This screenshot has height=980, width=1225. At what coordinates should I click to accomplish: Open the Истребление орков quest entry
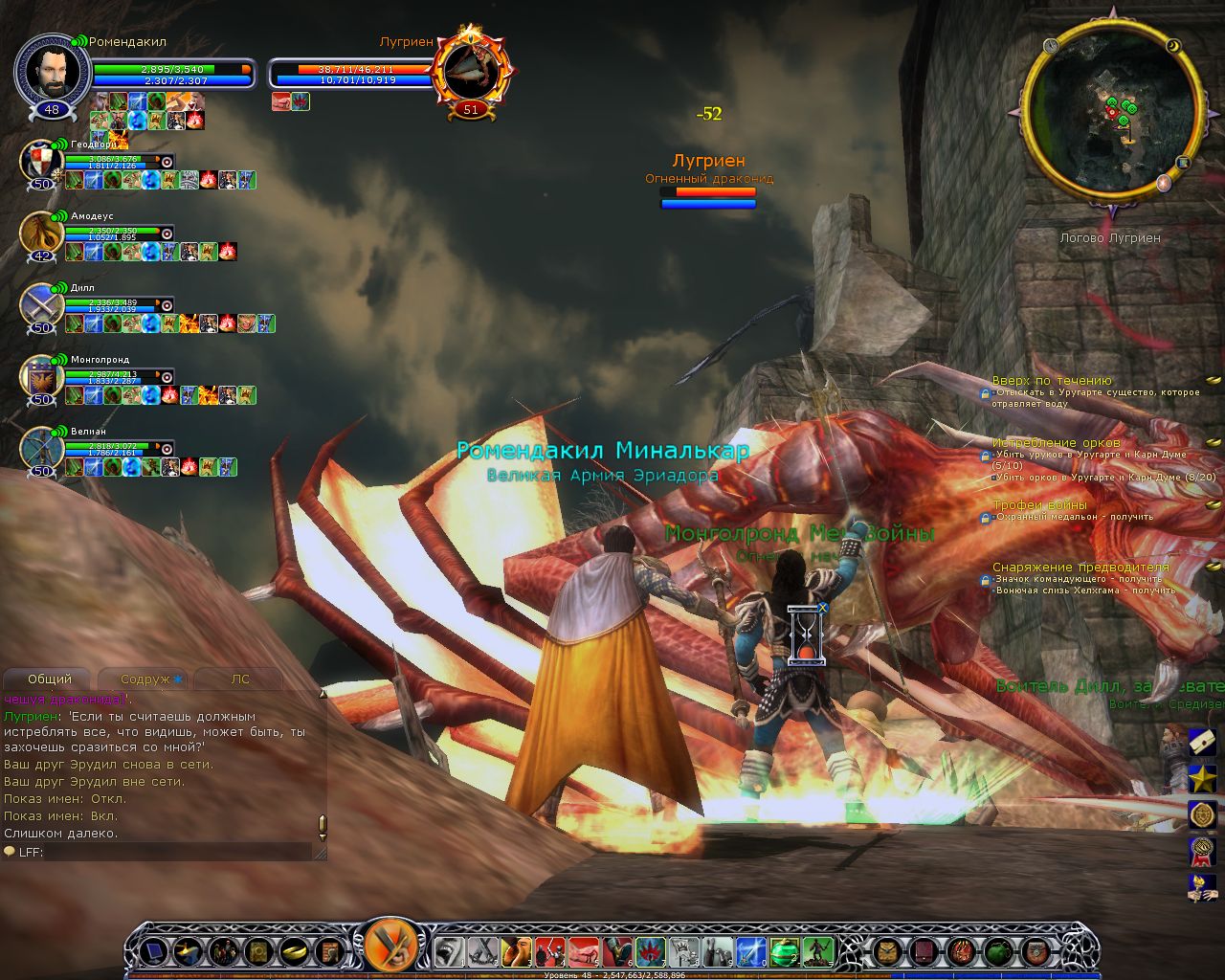coord(1056,443)
